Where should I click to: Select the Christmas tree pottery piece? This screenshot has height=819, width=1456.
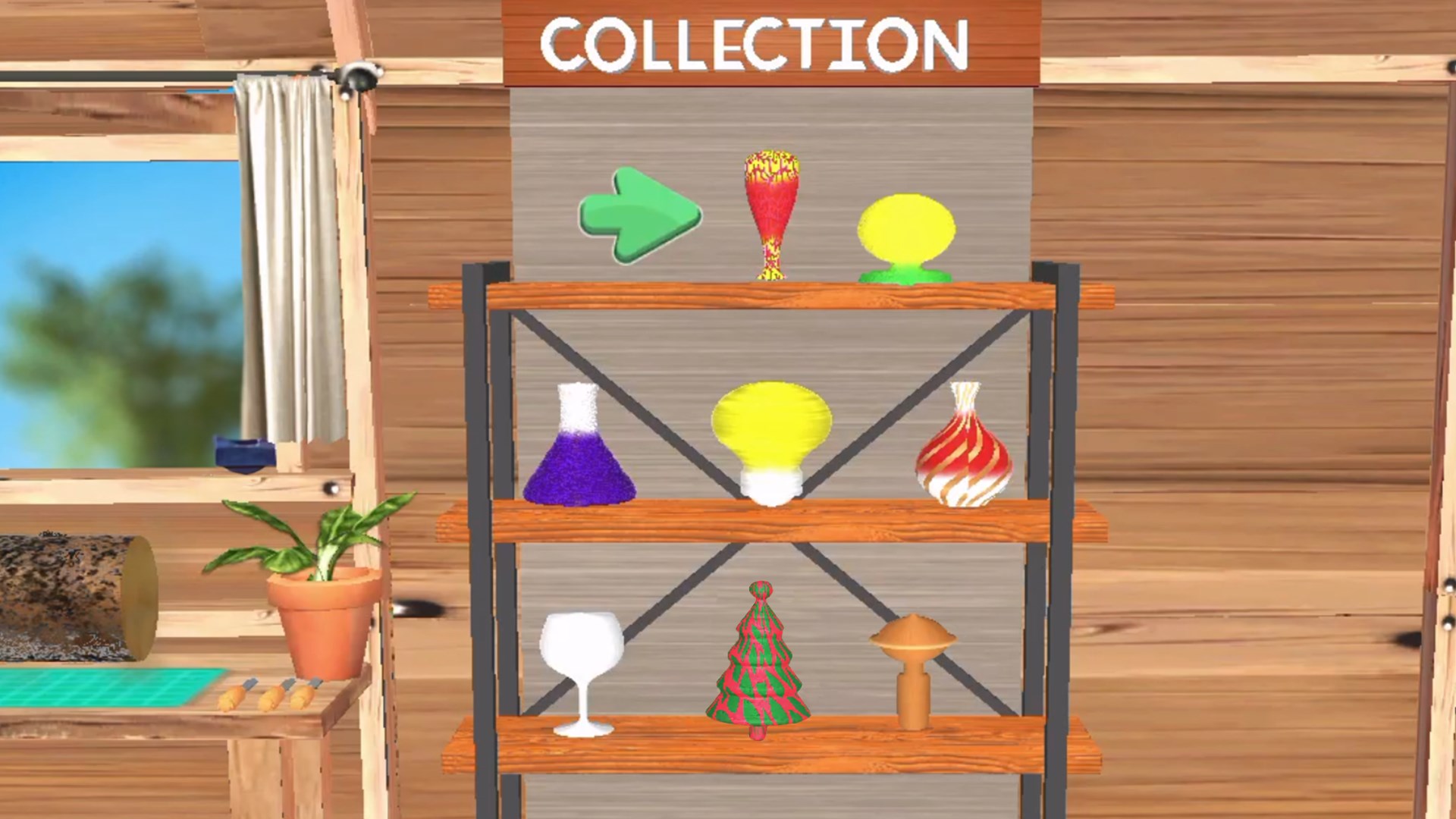tap(758, 660)
